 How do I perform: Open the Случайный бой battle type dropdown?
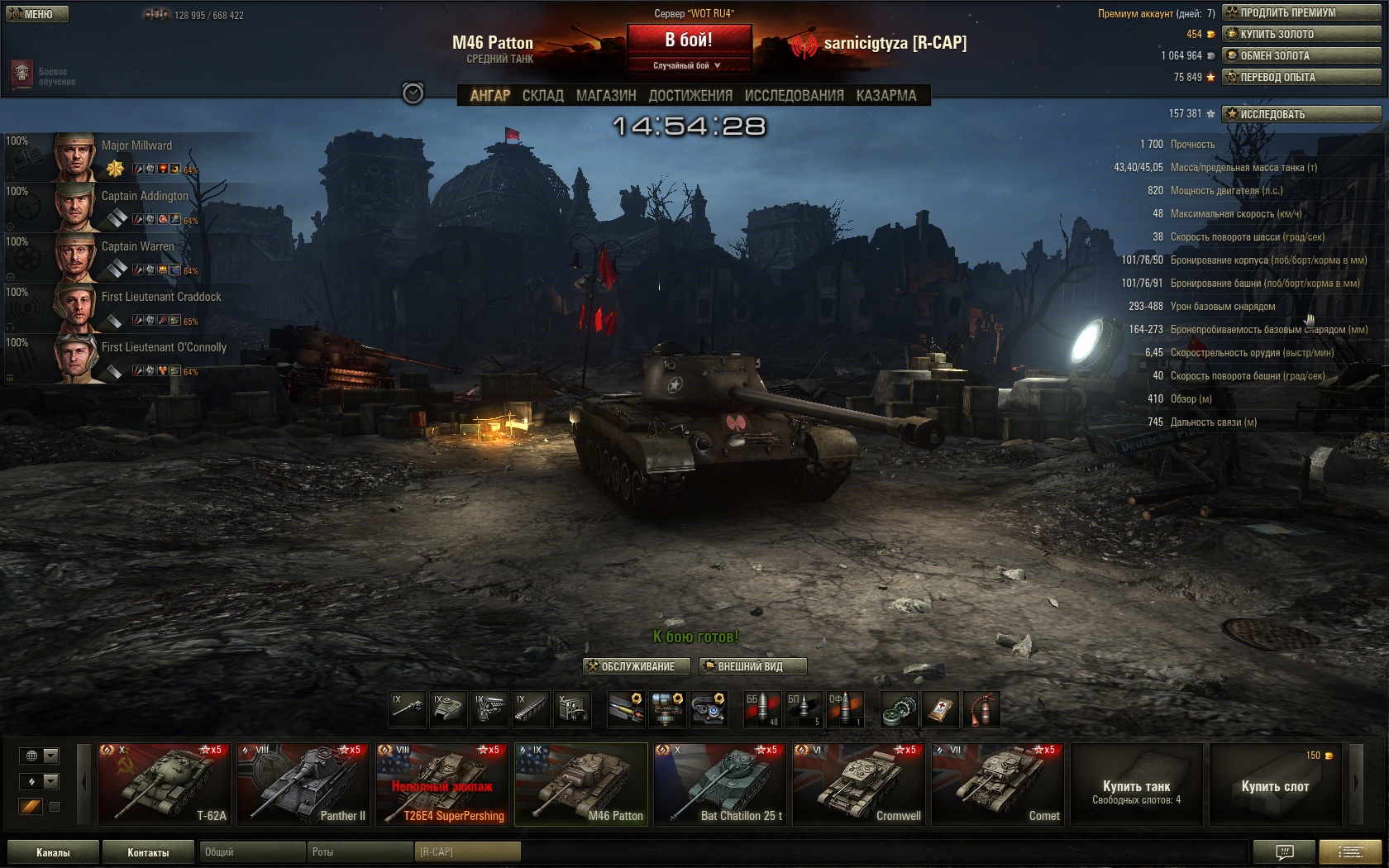[689, 65]
